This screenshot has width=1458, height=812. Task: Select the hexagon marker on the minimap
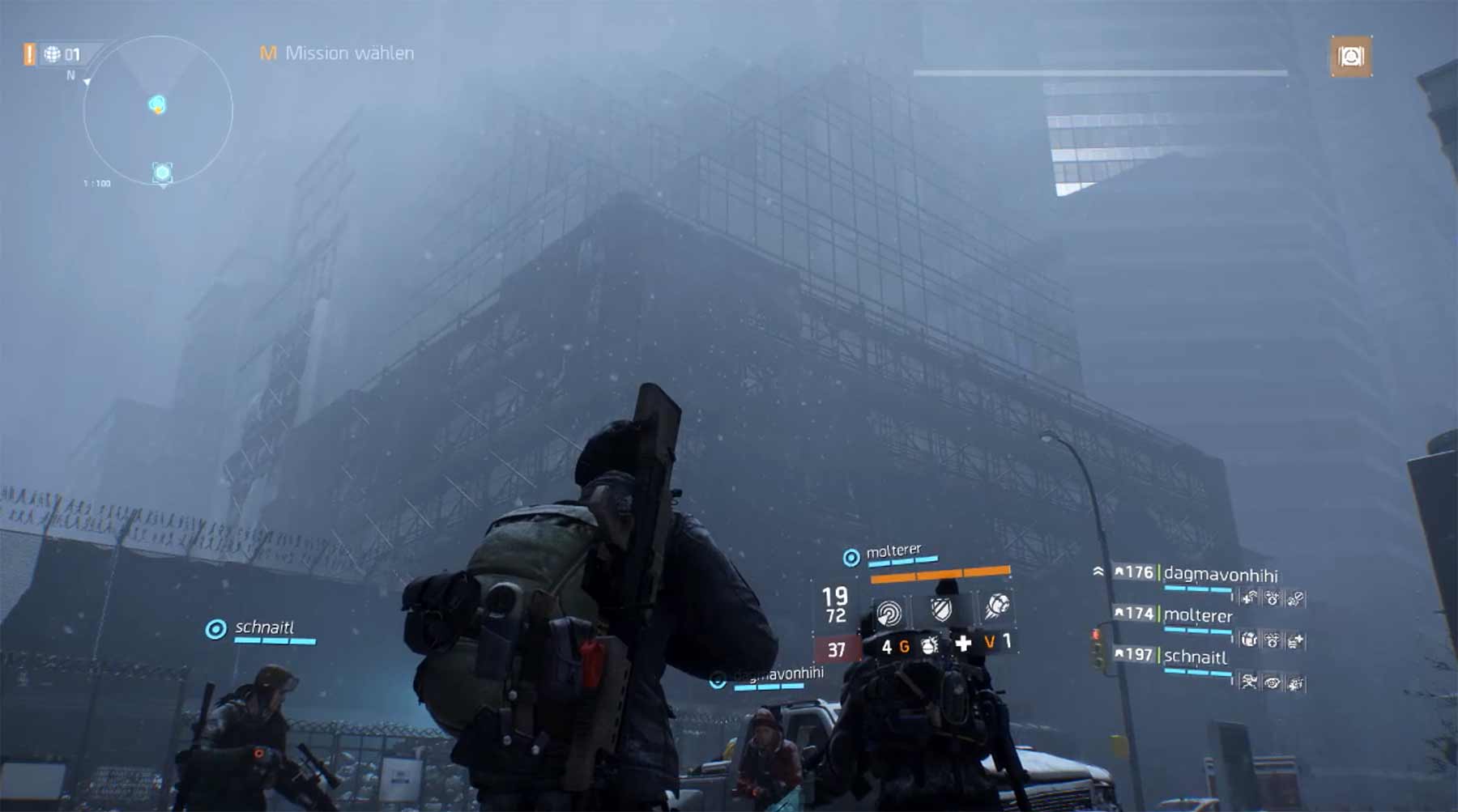(163, 172)
